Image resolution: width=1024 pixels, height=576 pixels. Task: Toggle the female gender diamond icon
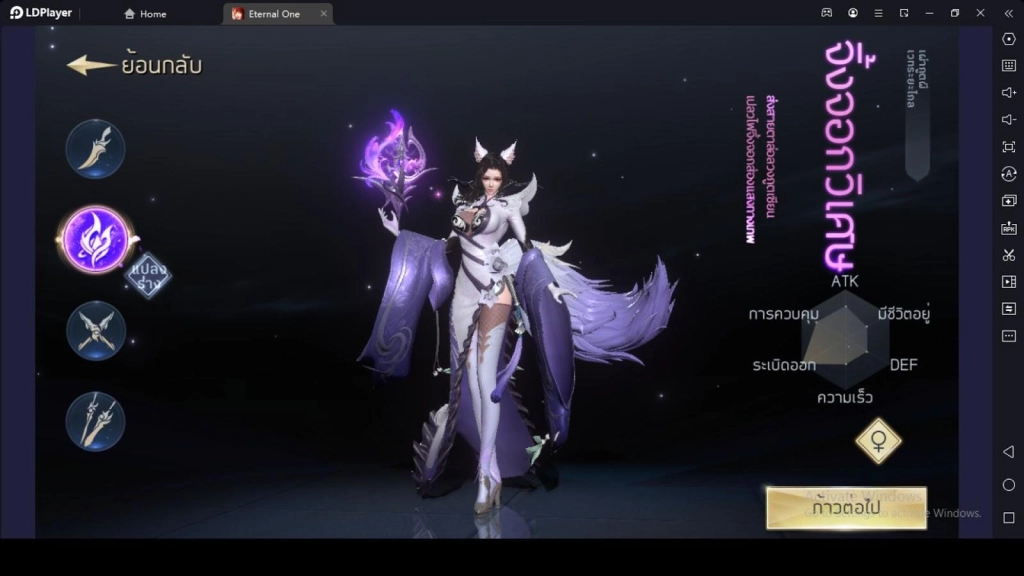(x=878, y=440)
